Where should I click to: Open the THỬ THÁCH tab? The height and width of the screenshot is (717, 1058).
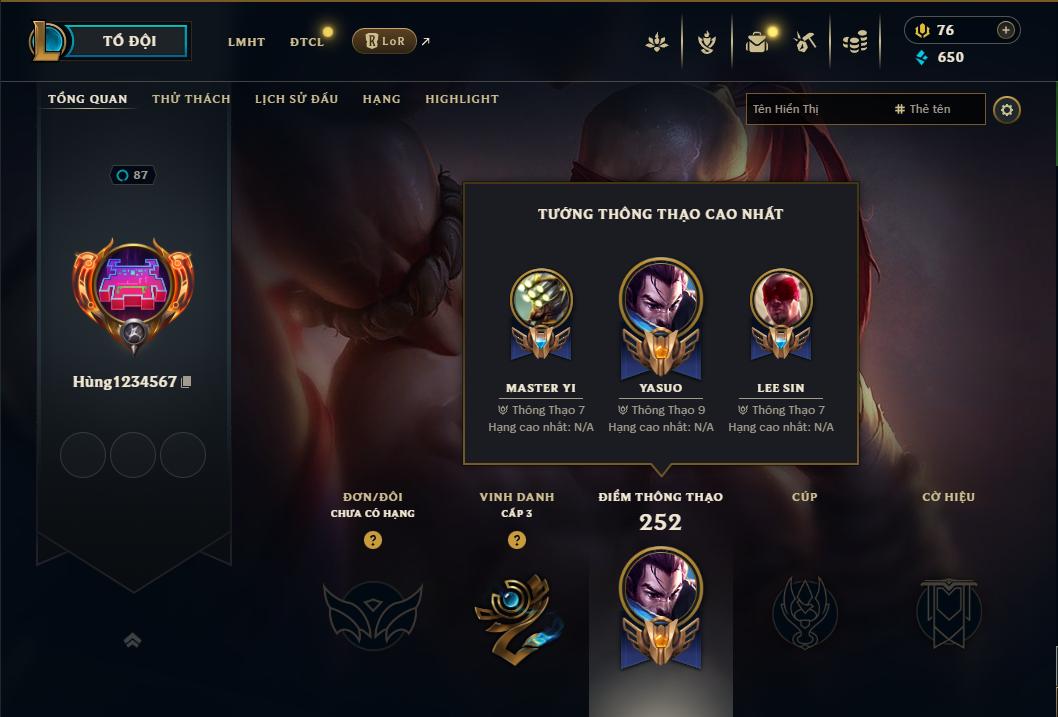[191, 99]
